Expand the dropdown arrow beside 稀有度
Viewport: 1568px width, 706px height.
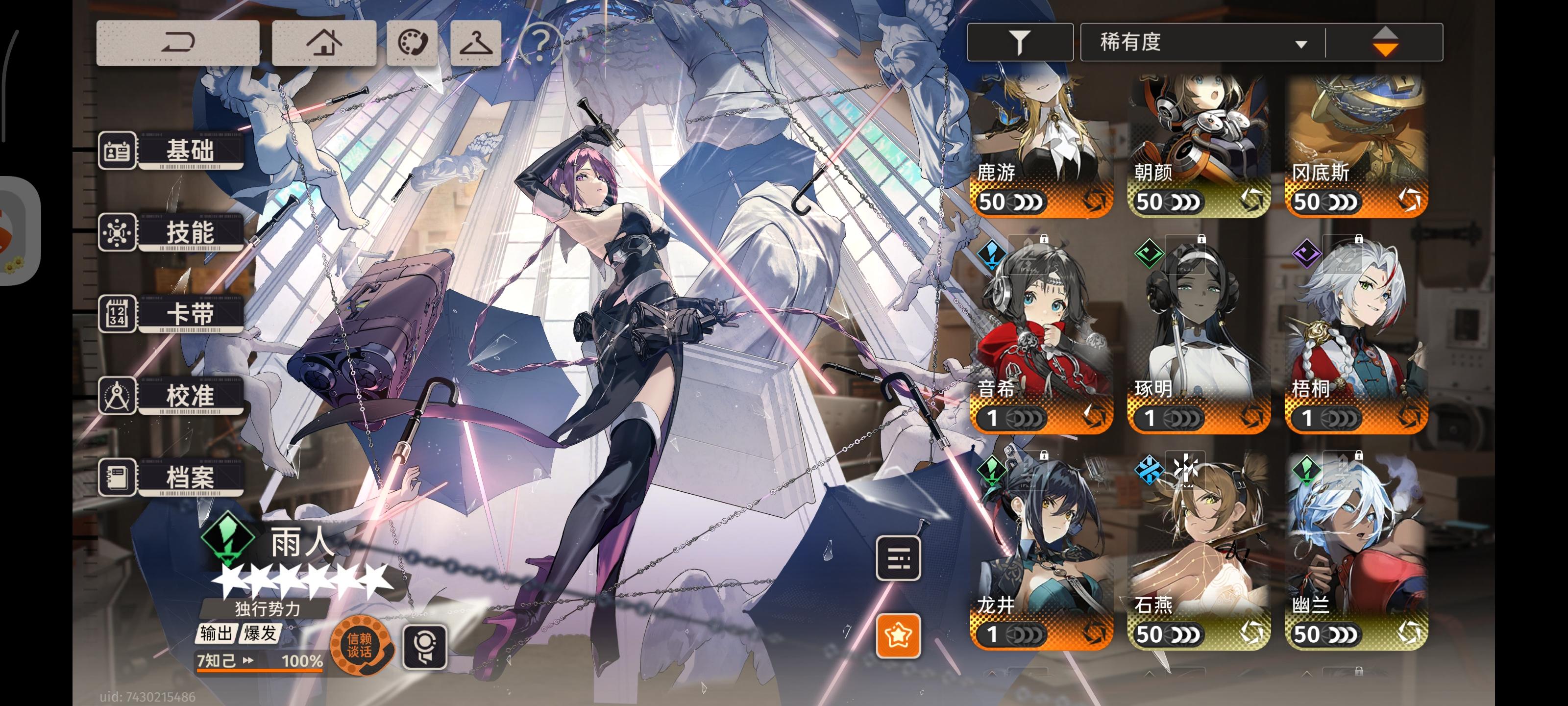(1301, 44)
